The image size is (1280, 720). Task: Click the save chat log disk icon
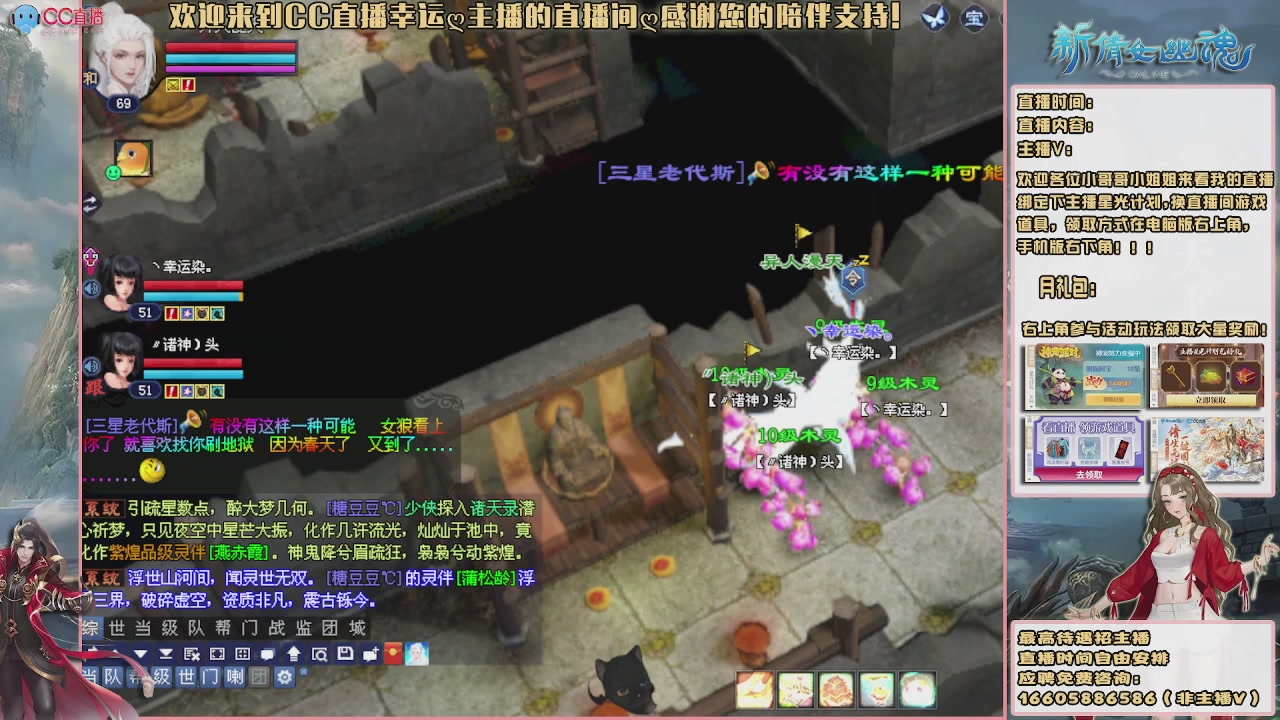coord(344,653)
